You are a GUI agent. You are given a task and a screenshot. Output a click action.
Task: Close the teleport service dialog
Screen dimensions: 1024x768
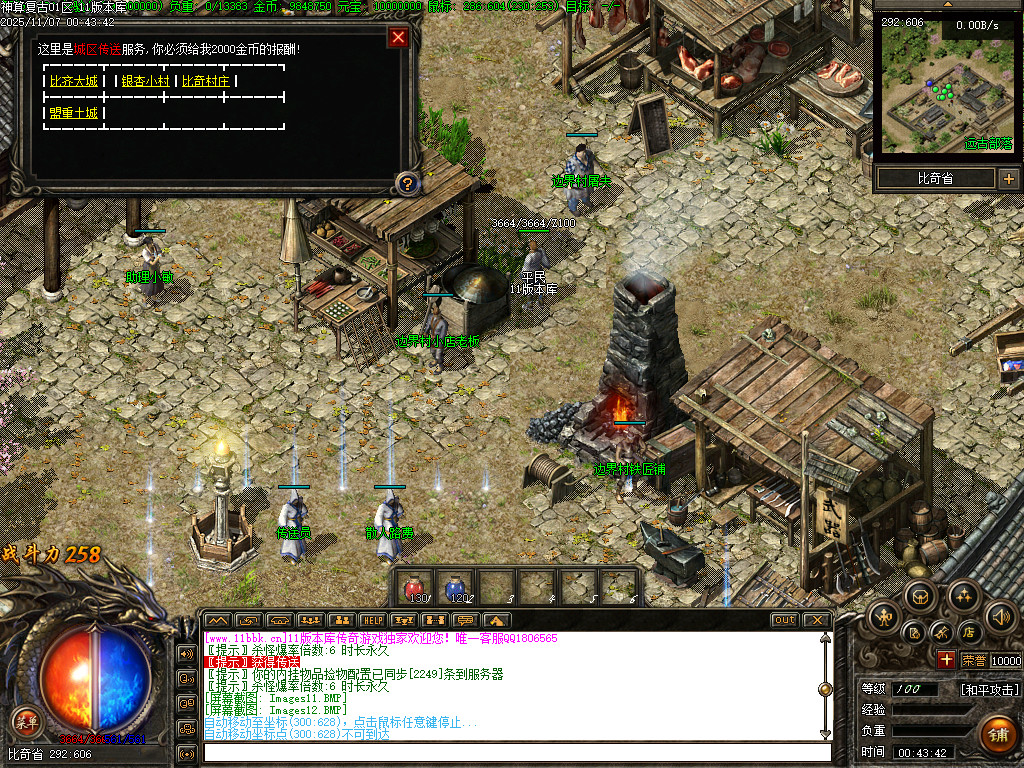398,38
